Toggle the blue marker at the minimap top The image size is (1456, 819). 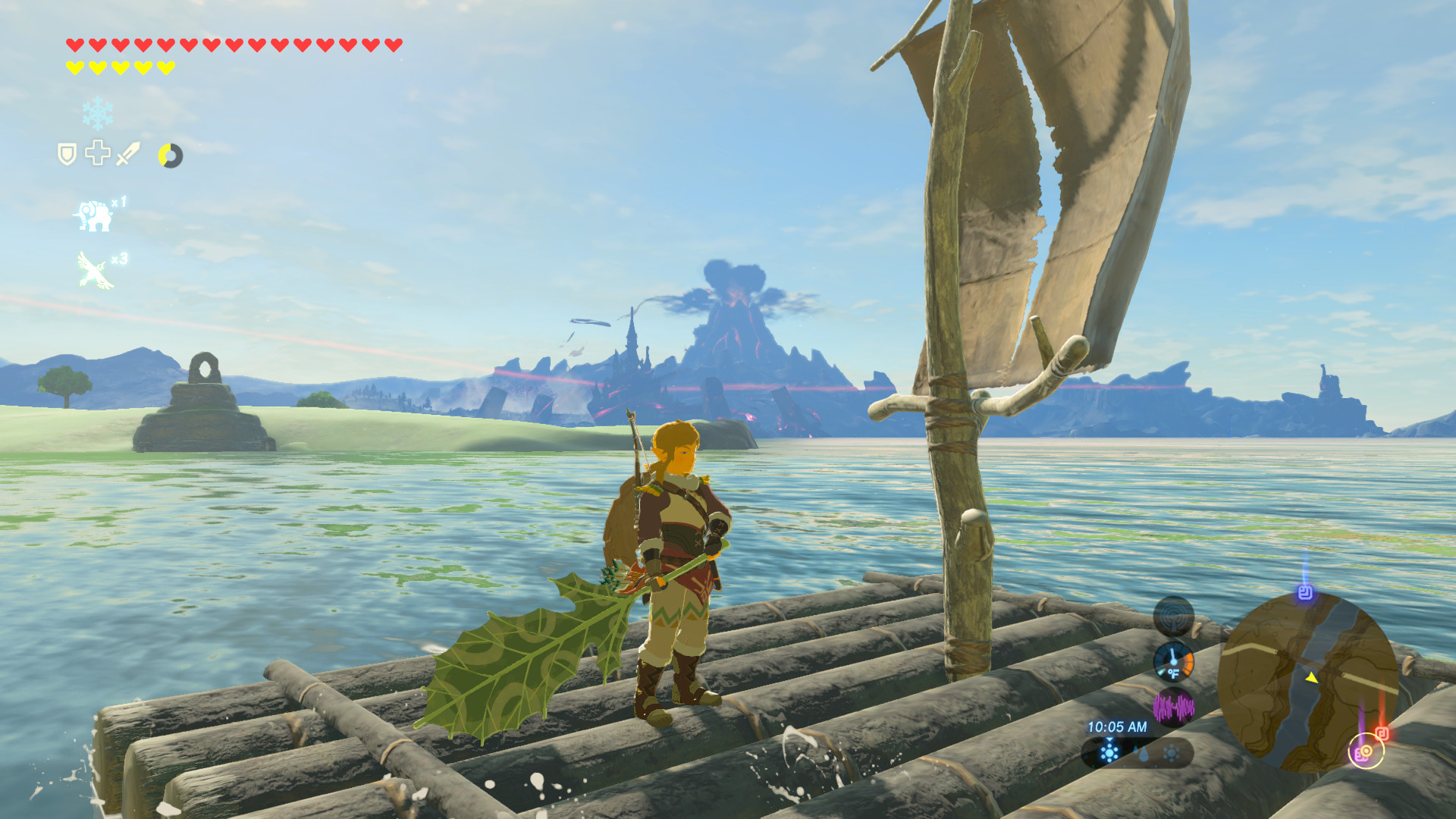(1304, 592)
